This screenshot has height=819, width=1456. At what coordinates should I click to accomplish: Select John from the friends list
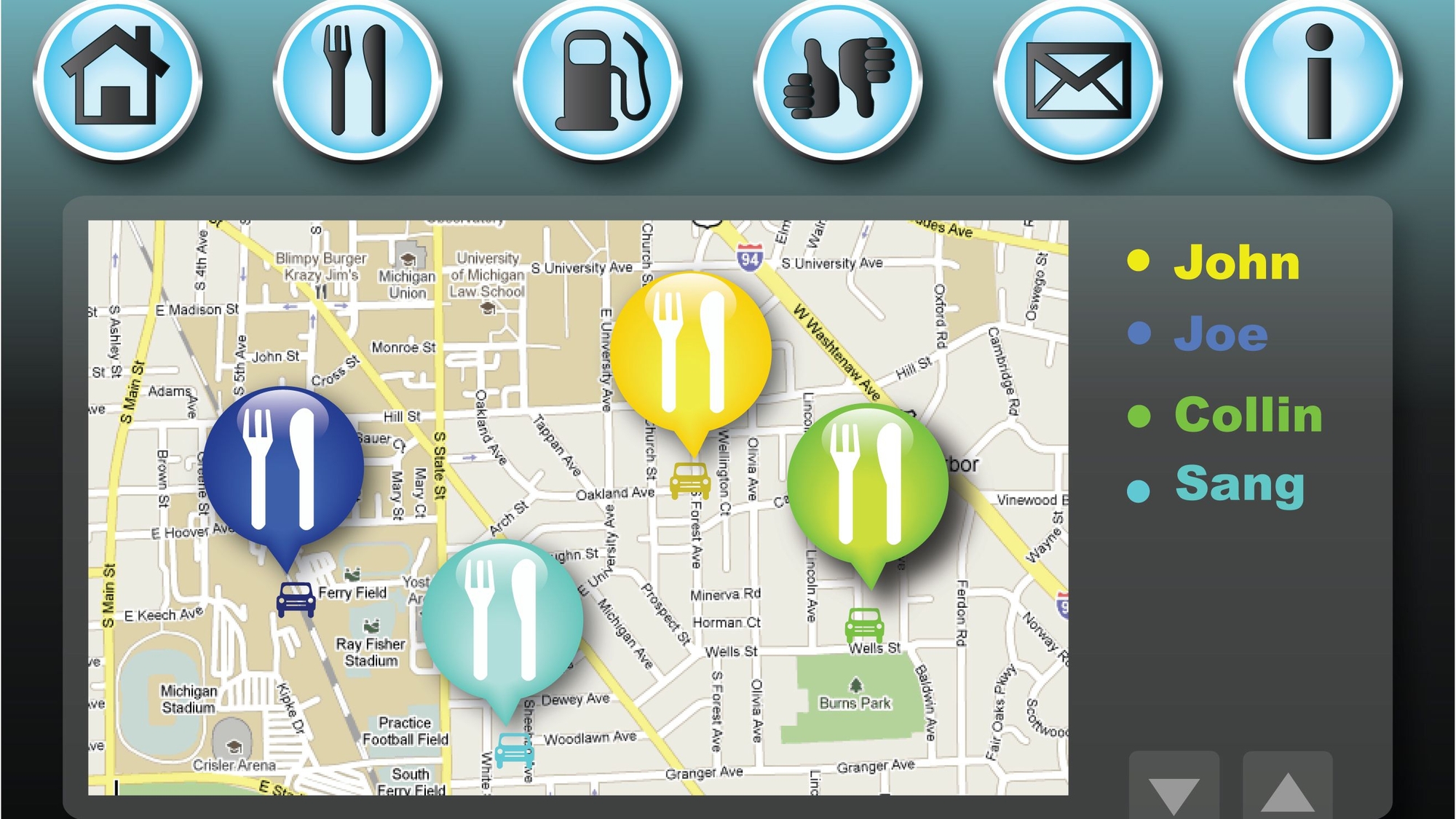[x=1238, y=262]
